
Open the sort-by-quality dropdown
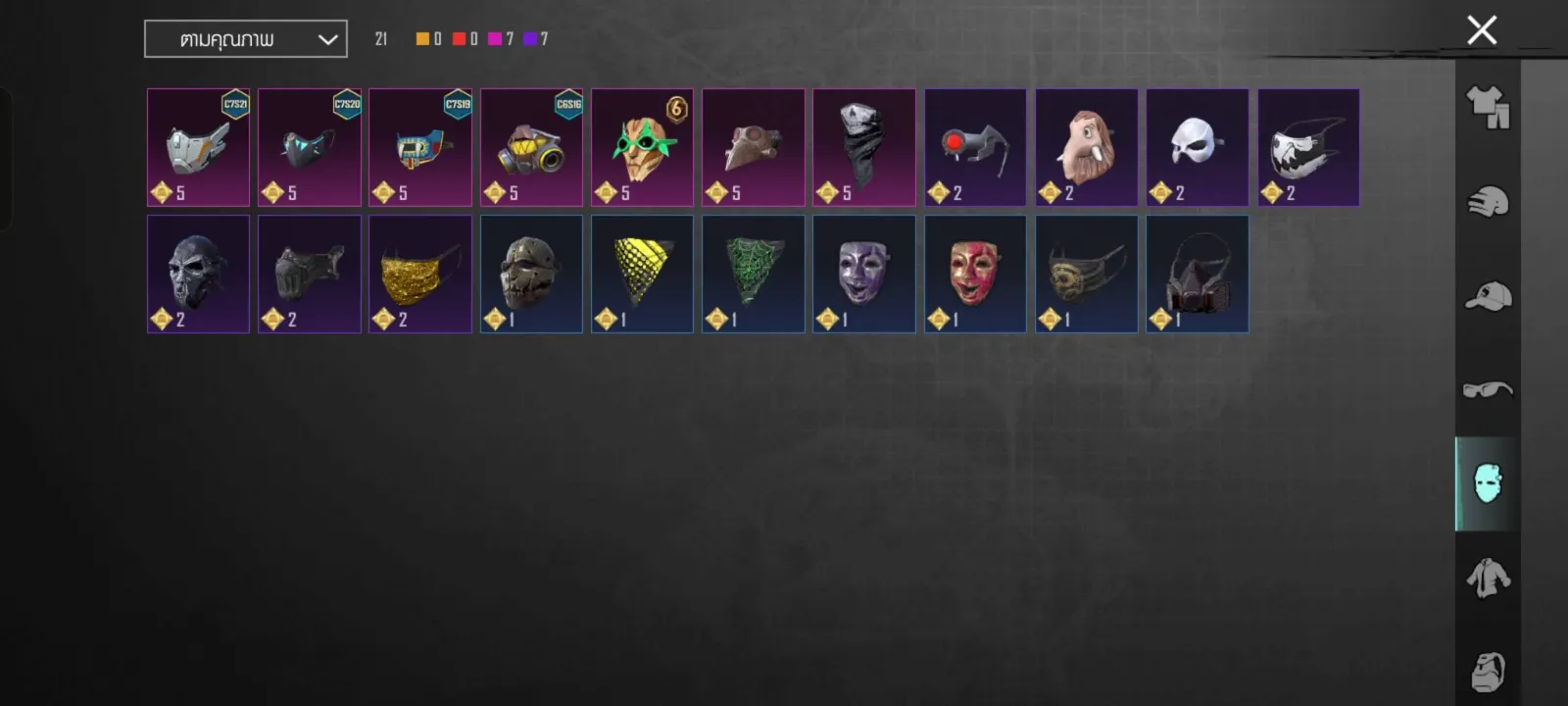click(x=246, y=39)
